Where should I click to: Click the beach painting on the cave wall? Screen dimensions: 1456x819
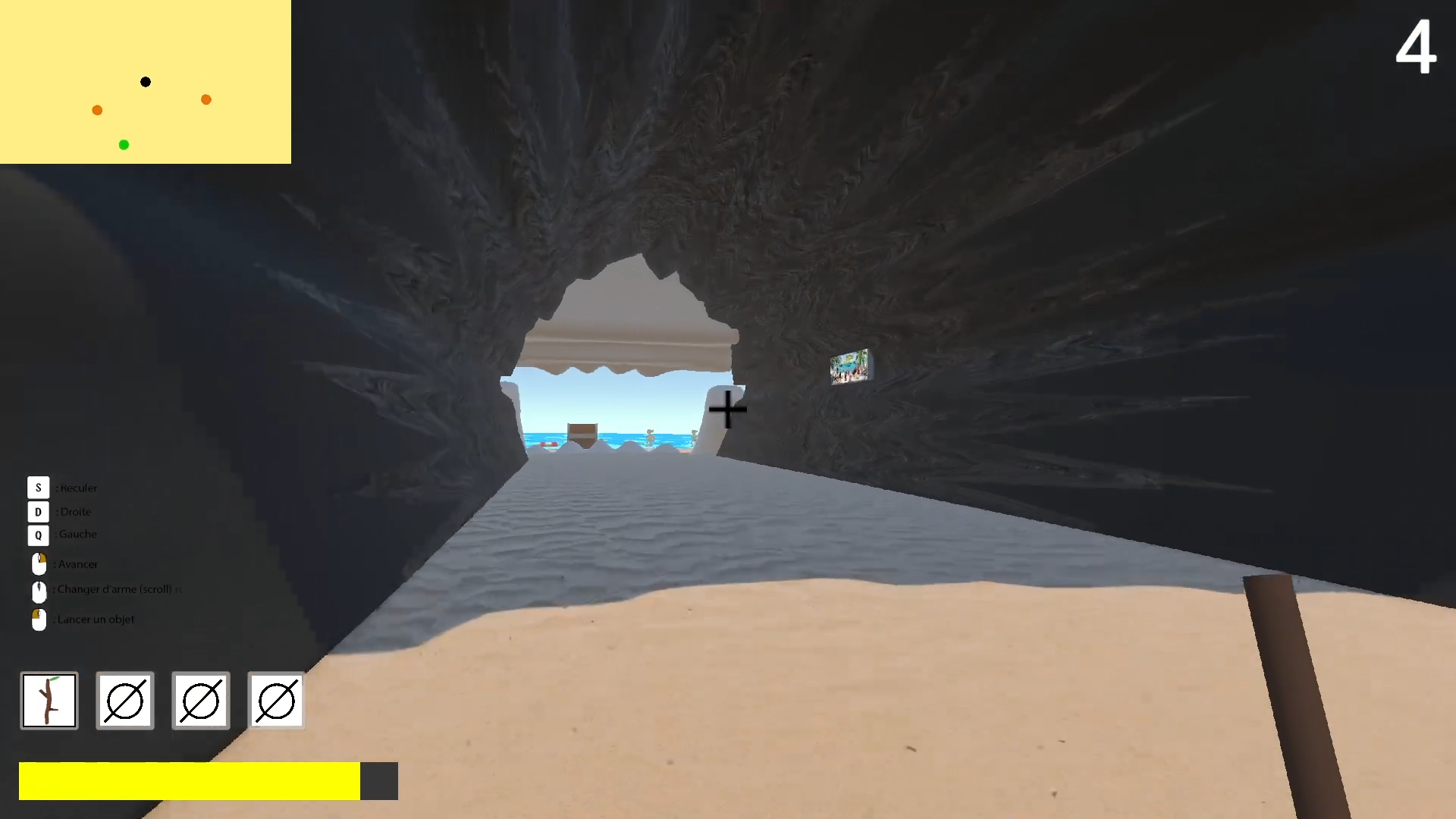pyautogui.click(x=850, y=366)
